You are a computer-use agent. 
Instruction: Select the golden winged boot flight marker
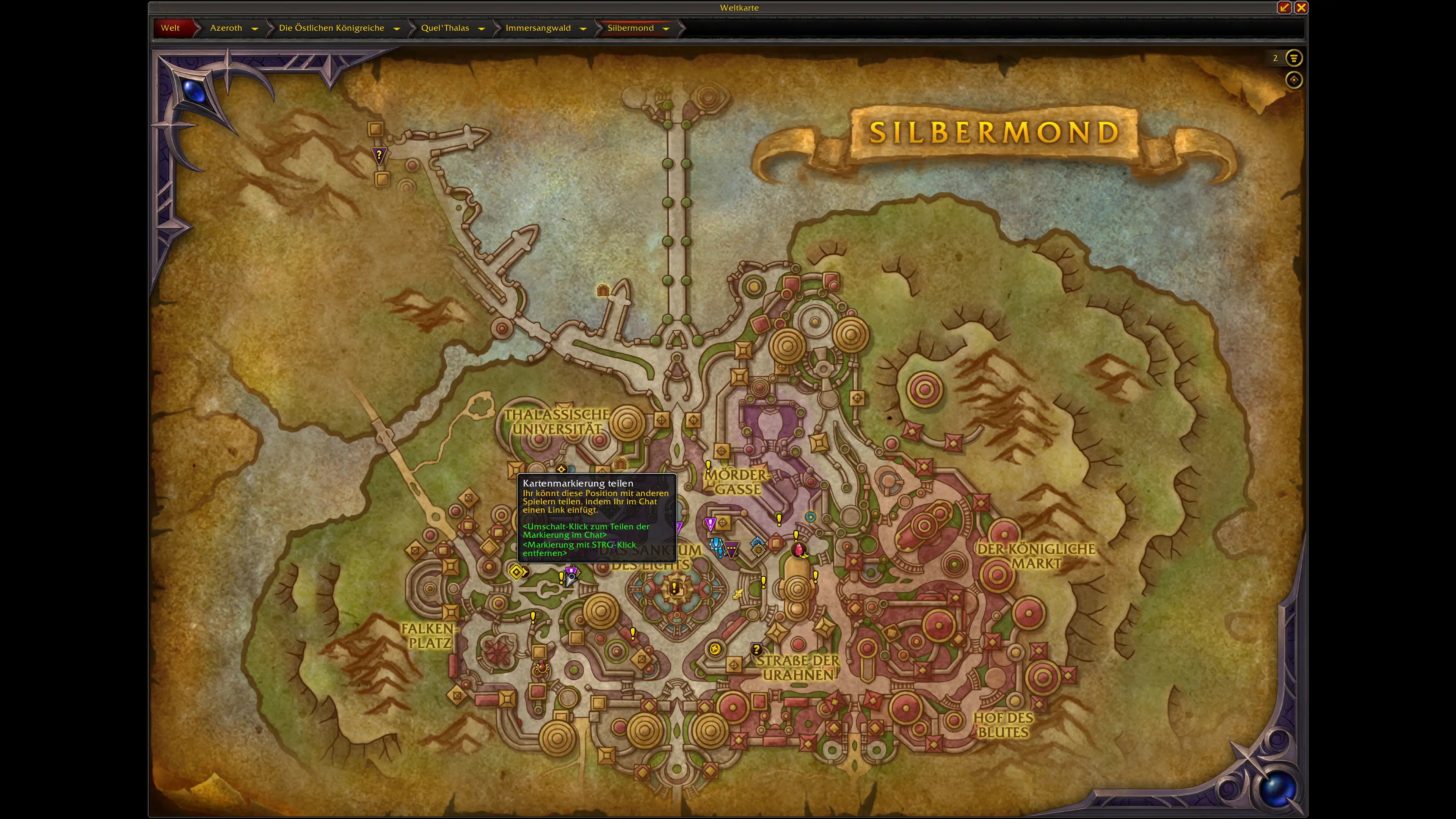coord(738,593)
